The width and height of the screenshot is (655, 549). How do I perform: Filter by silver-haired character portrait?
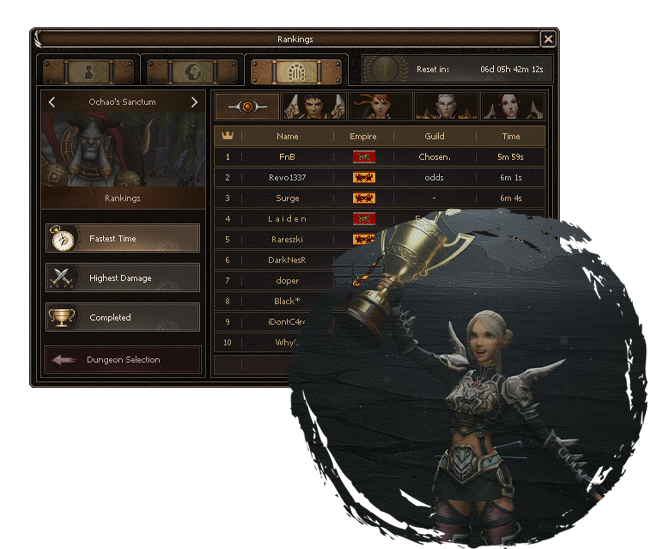click(446, 106)
